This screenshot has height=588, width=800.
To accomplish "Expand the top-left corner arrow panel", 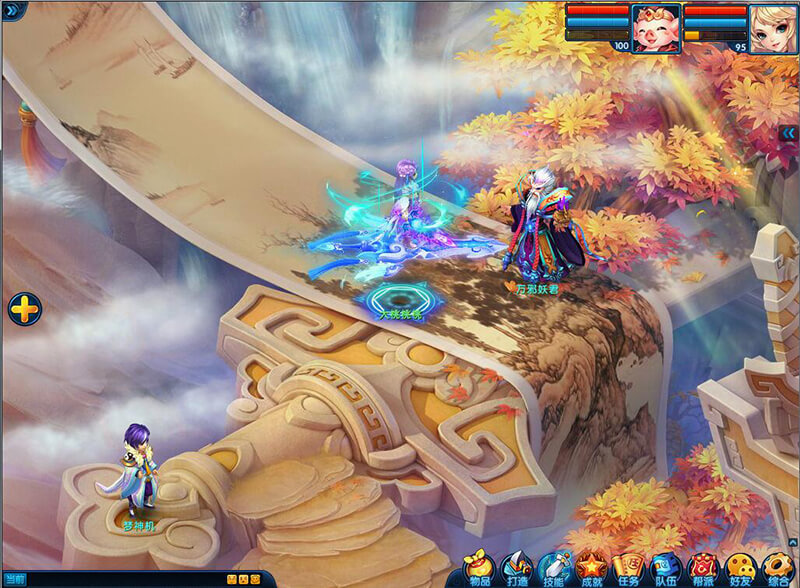I will tap(9, 9).
